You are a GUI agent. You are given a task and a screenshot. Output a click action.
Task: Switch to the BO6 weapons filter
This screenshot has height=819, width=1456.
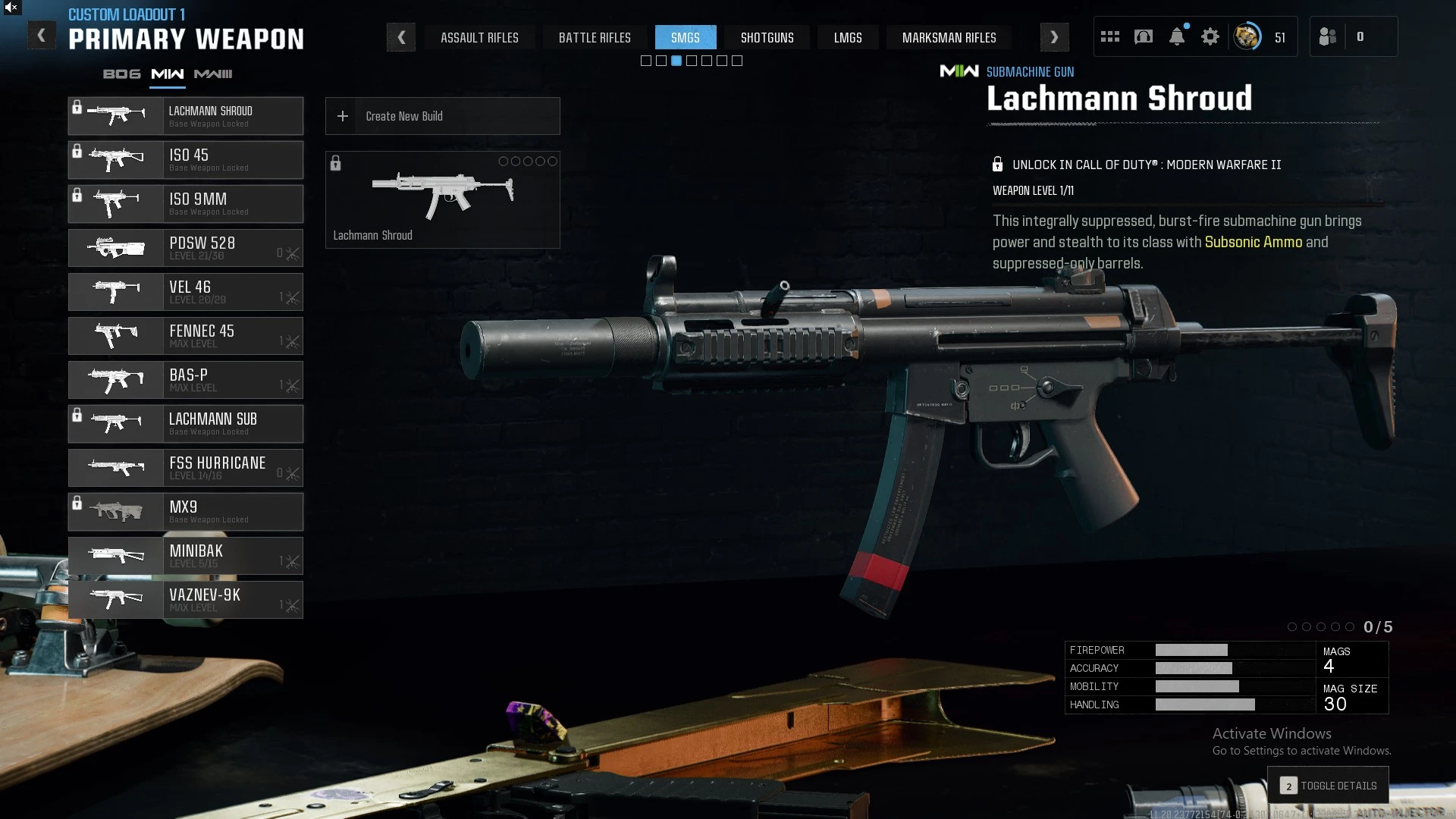click(121, 74)
